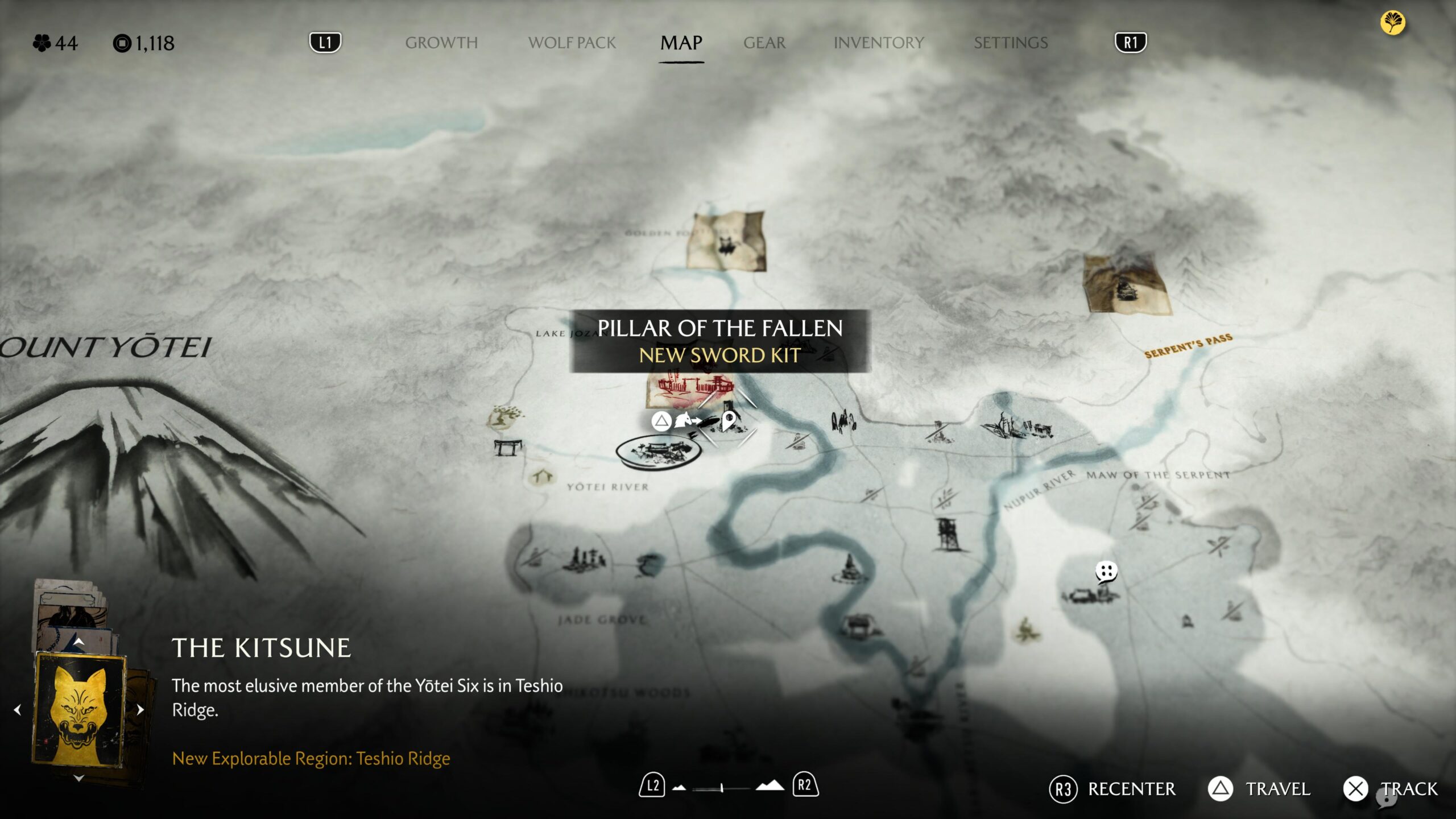This screenshot has height=819, width=1456.
Task: Click the fox map fragment marker
Action: [726, 241]
